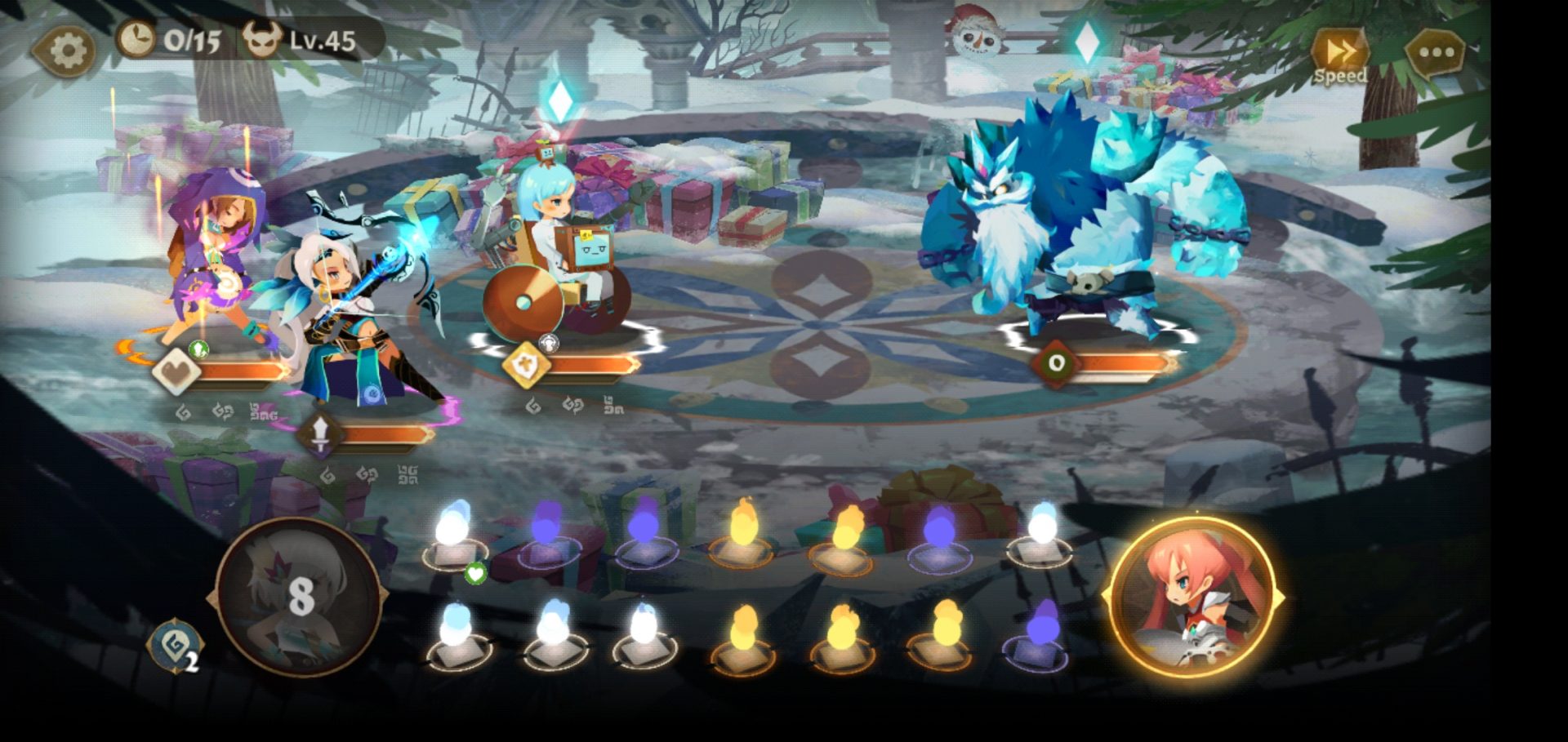Open the chat bubble menu
The width and height of the screenshot is (1568, 742).
(1437, 54)
